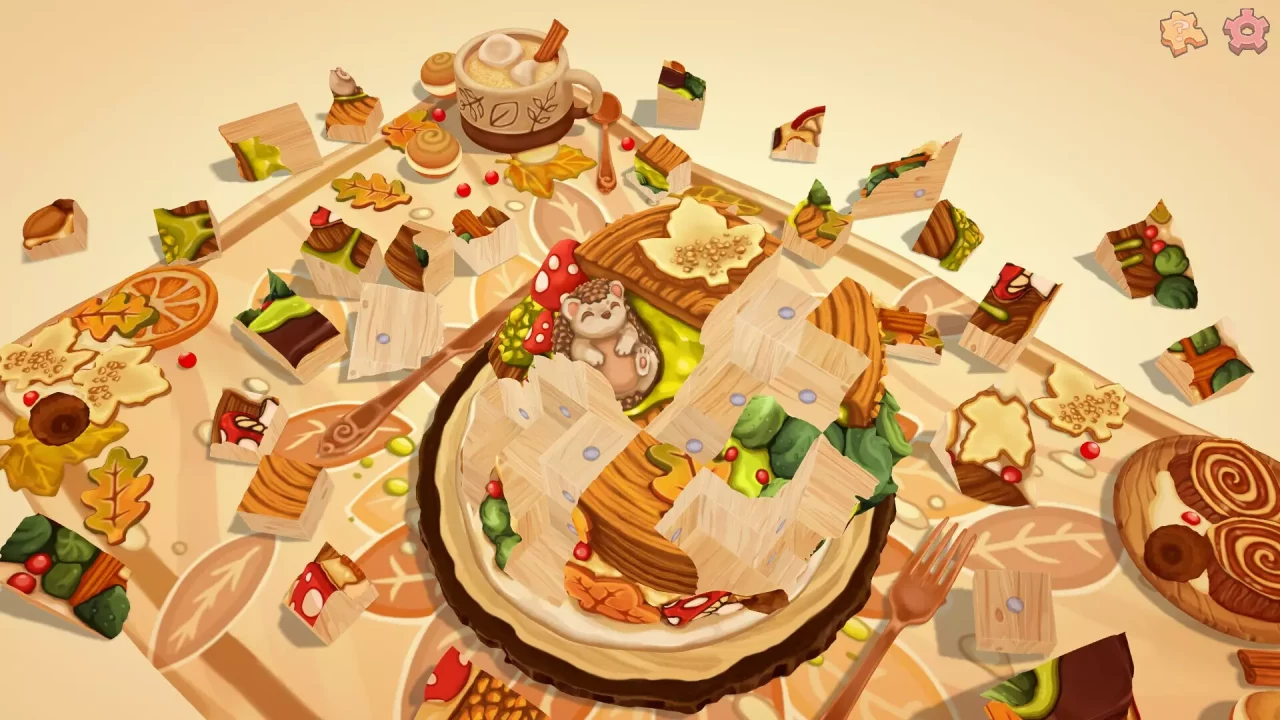Open the settings gear menu

tap(1243, 30)
